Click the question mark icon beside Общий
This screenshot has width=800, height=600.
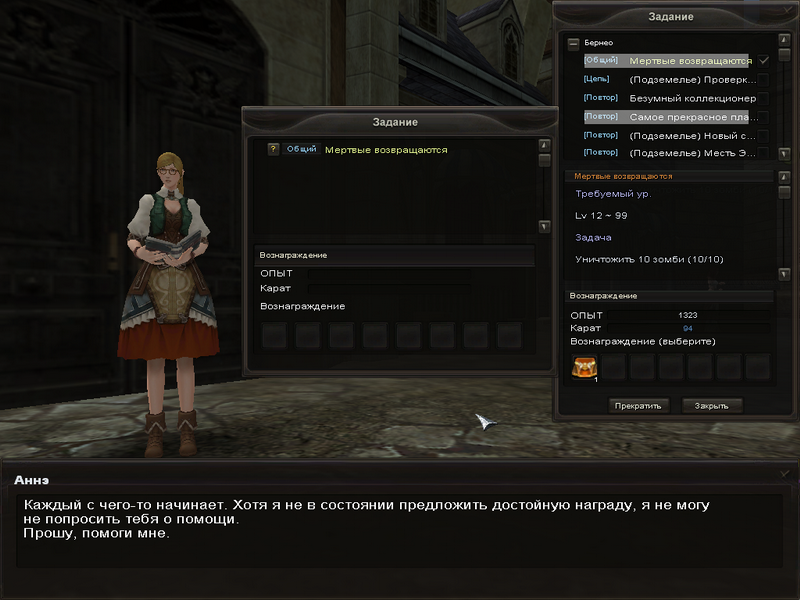[x=273, y=150]
